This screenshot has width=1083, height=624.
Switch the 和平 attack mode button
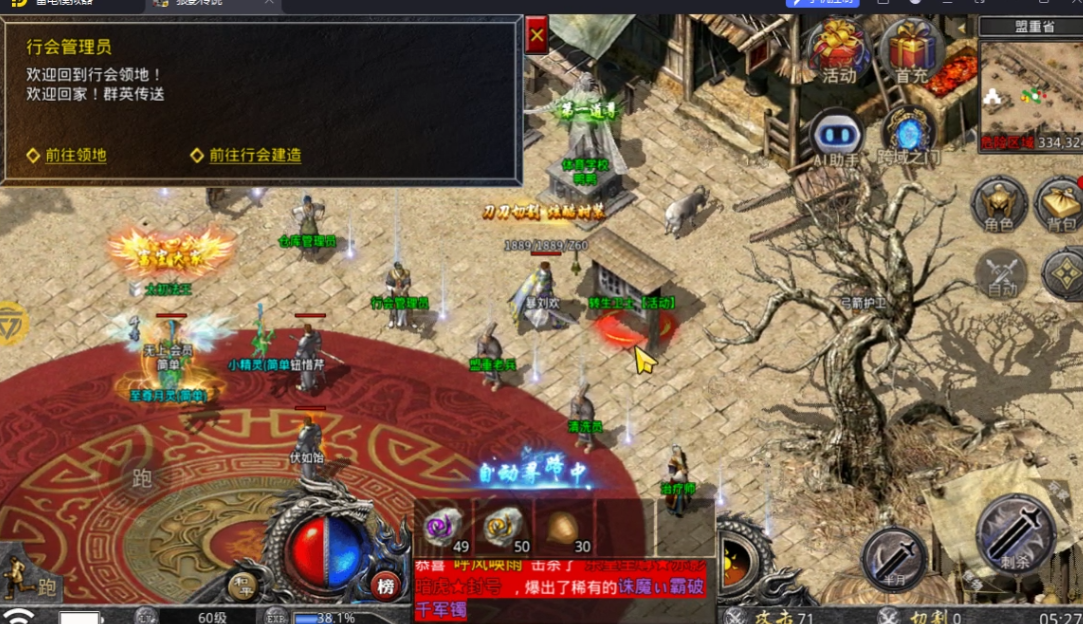(242, 585)
